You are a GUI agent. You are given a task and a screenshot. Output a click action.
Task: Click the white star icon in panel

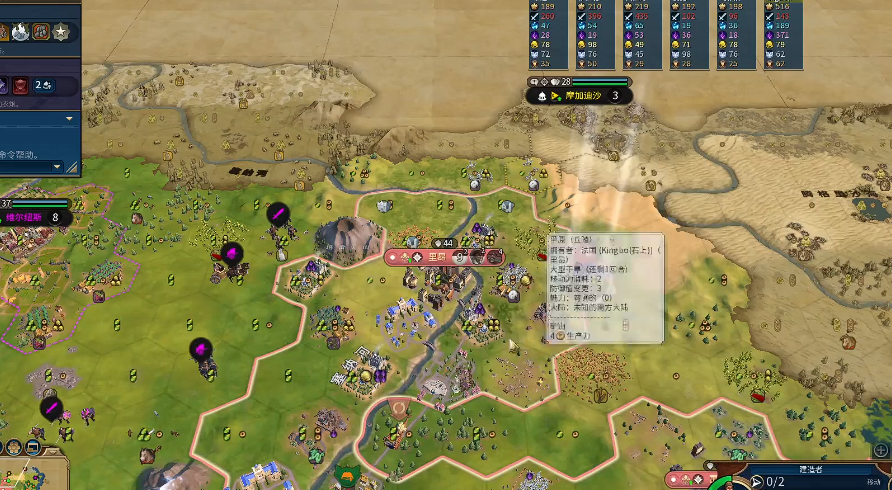(x=61, y=32)
